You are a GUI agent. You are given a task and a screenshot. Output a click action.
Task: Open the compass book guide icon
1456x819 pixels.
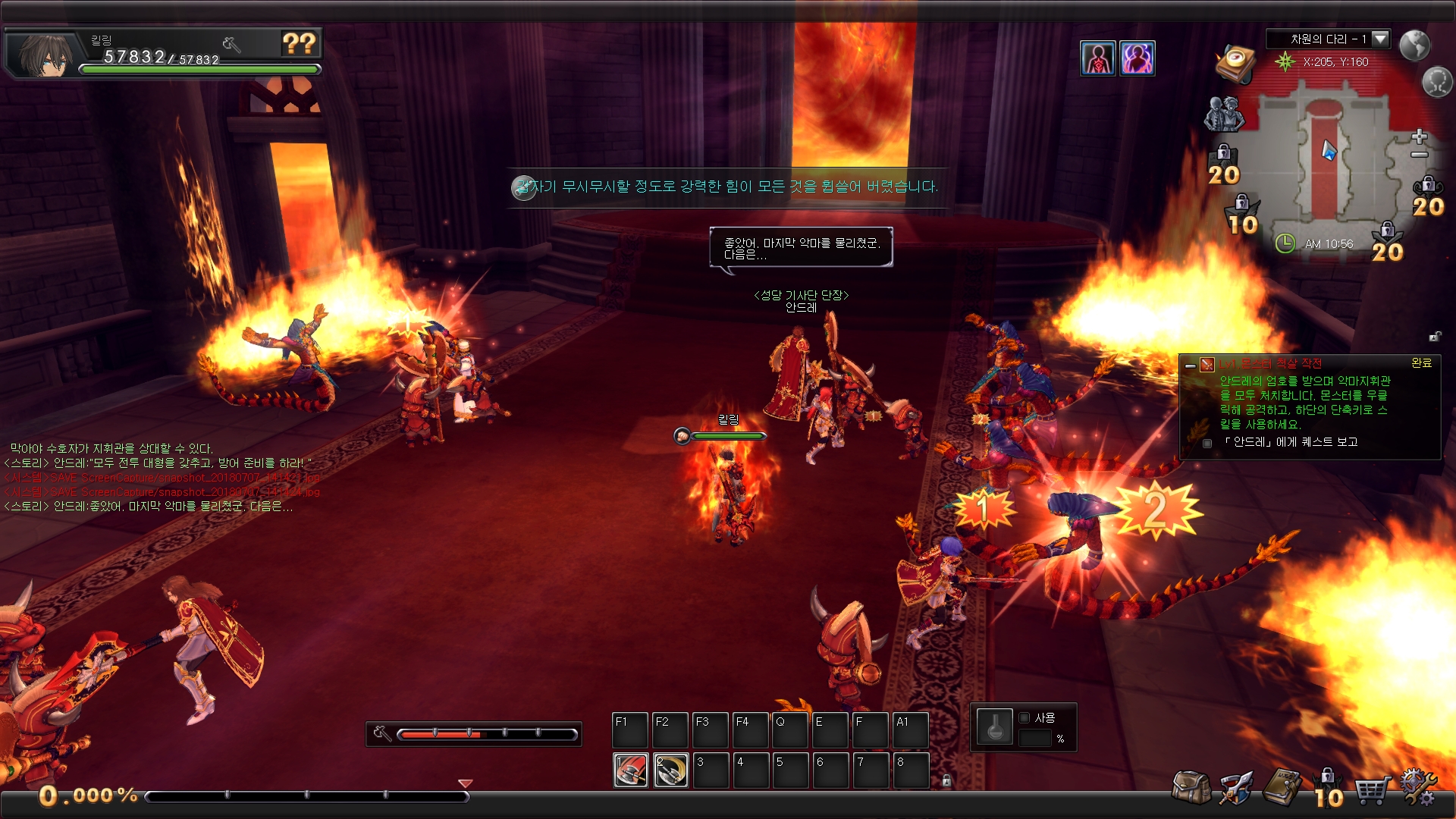tap(1235, 62)
